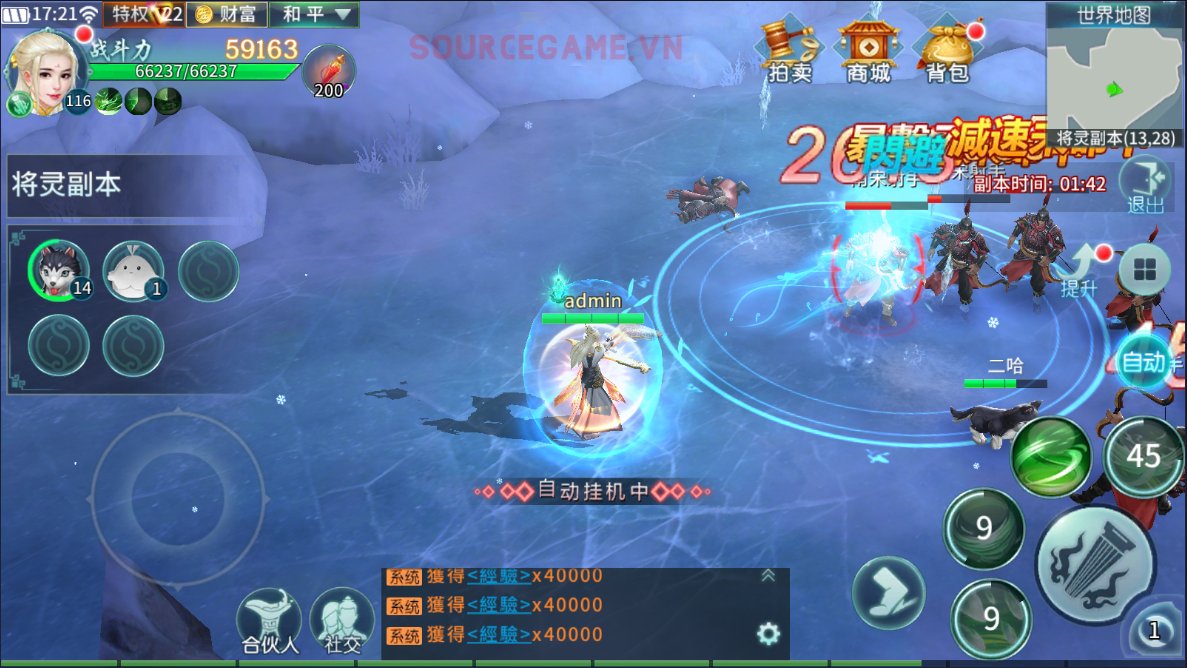Open the 商城 shop
Screen dimensions: 1187x668
click(x=867, y=50)
